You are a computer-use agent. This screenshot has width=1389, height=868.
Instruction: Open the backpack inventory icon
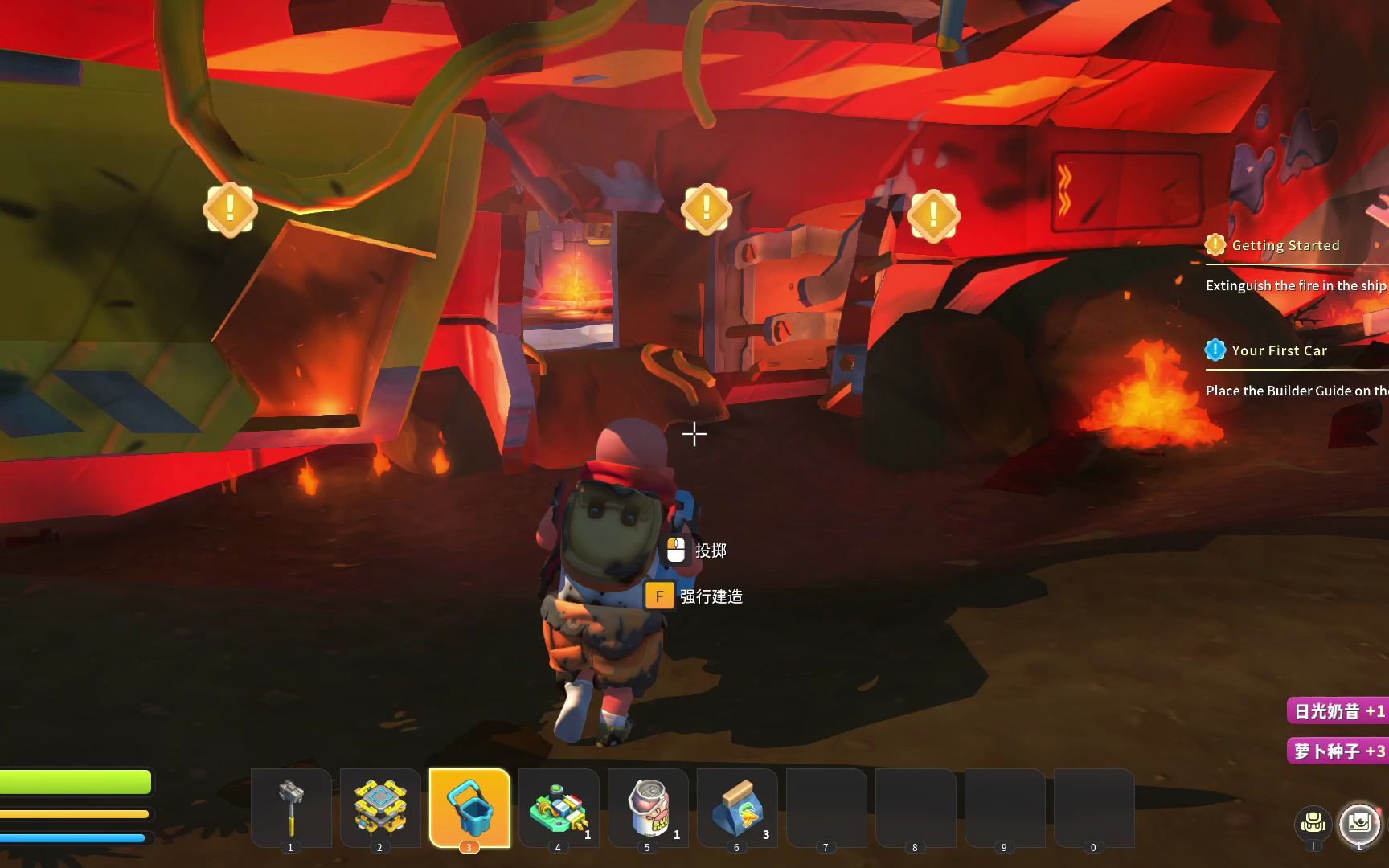1313,823
